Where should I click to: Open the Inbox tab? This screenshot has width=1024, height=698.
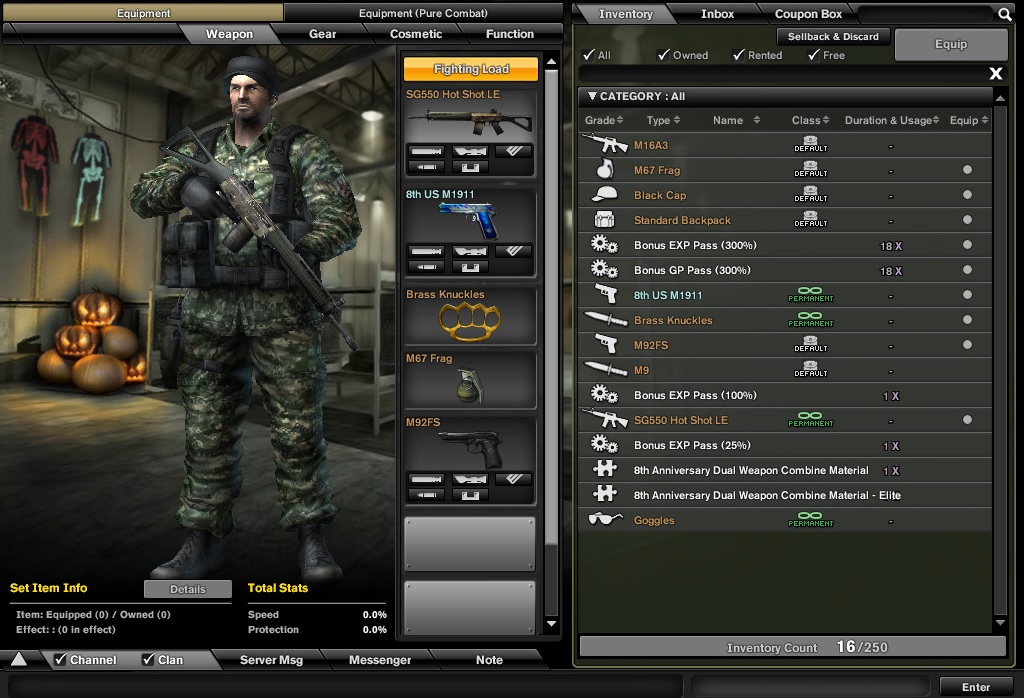717,14
